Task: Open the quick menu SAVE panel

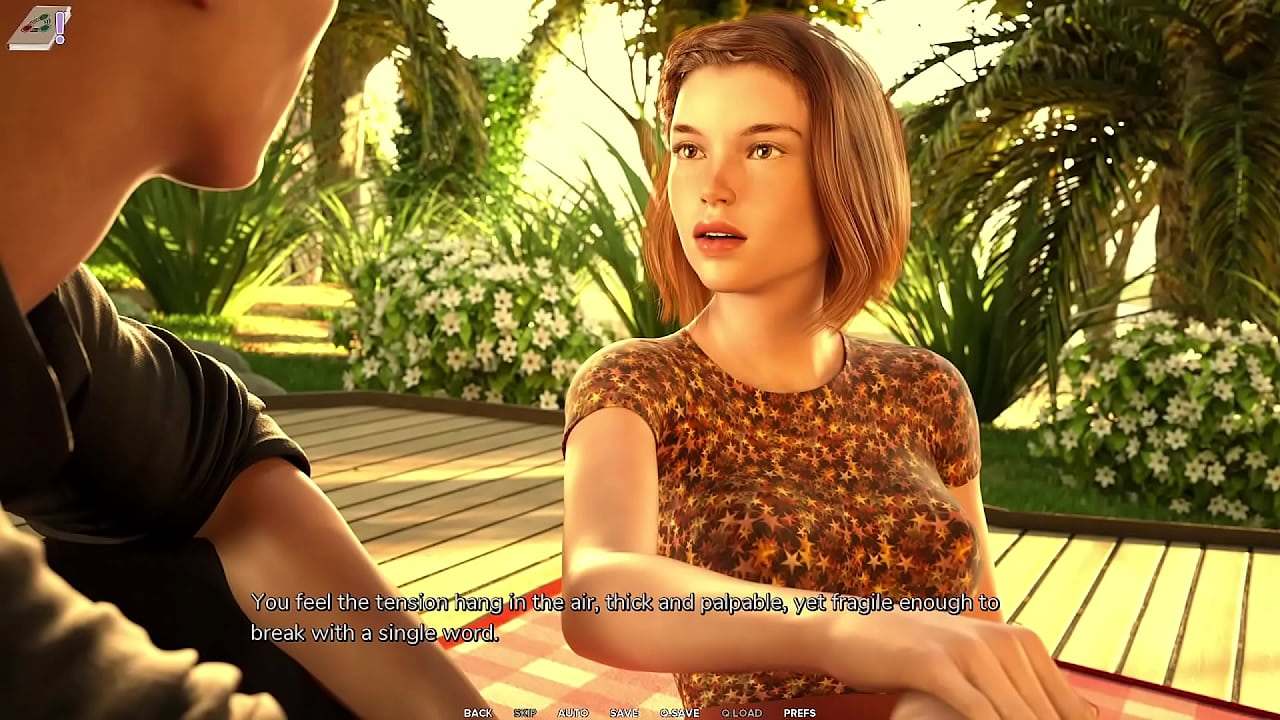Action: click(622, 713)
